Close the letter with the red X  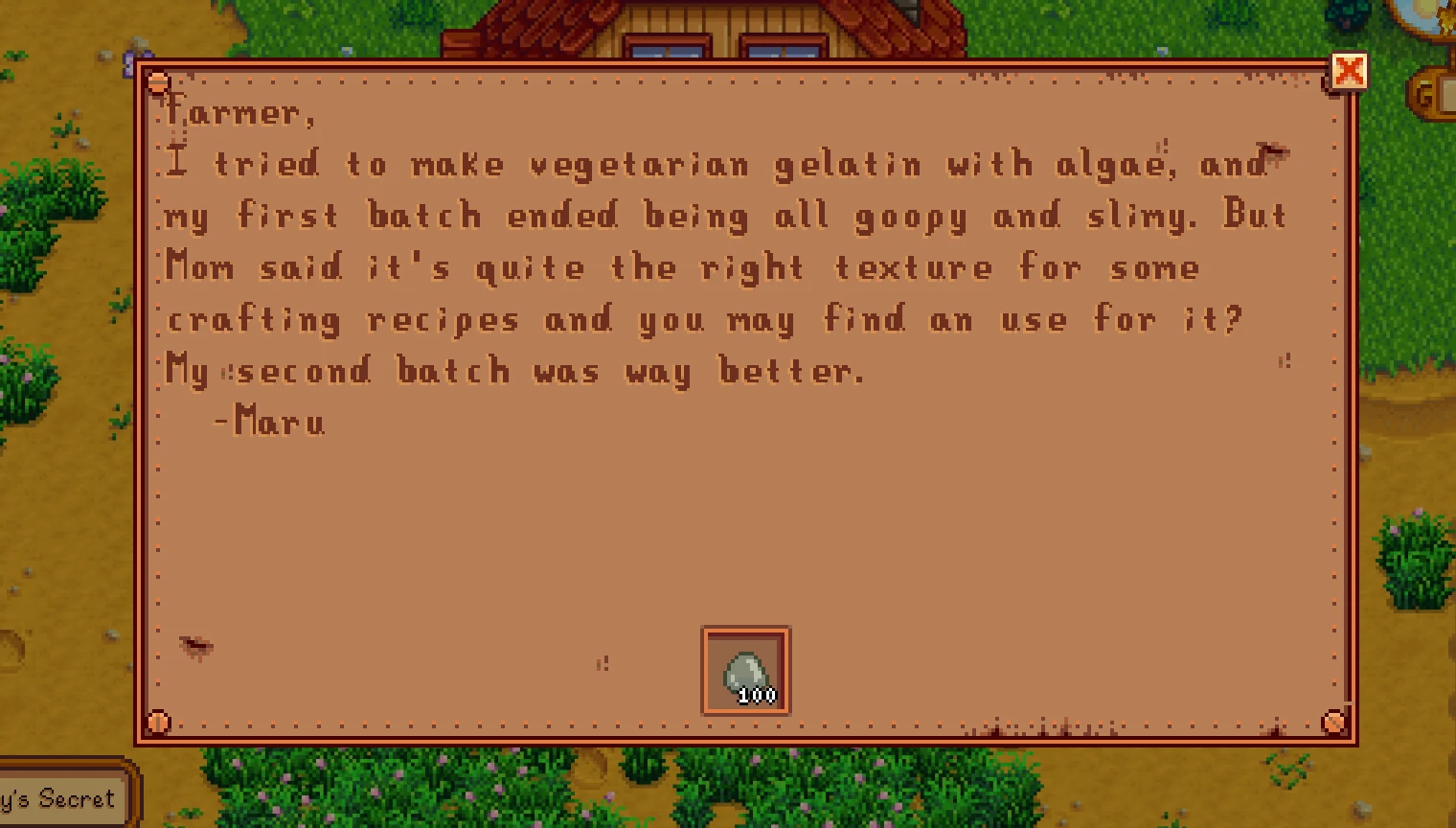pos(1350,70)
